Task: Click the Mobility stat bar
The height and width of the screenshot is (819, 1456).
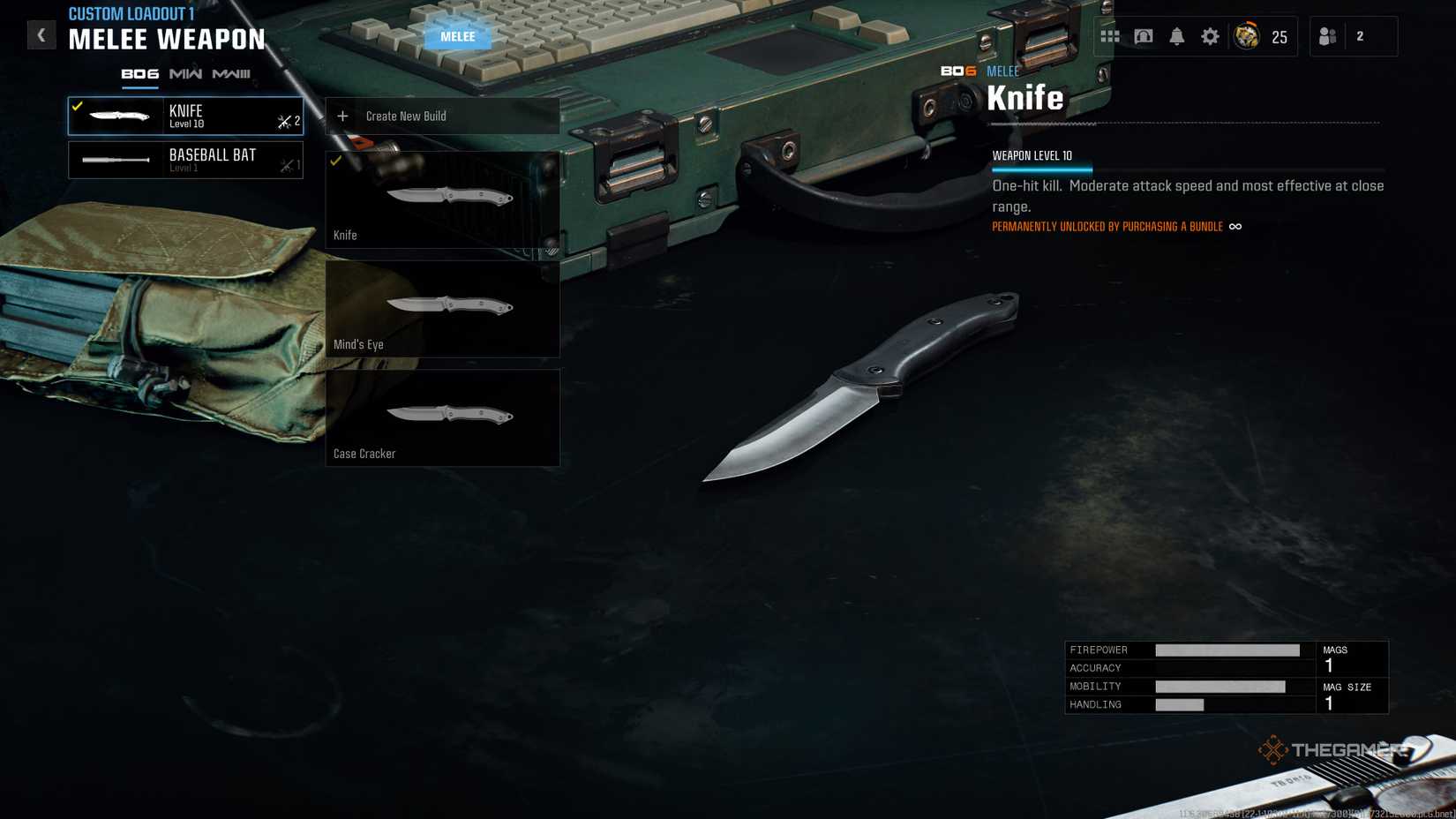Action: pyautogui.click(x=1222, y=686)
